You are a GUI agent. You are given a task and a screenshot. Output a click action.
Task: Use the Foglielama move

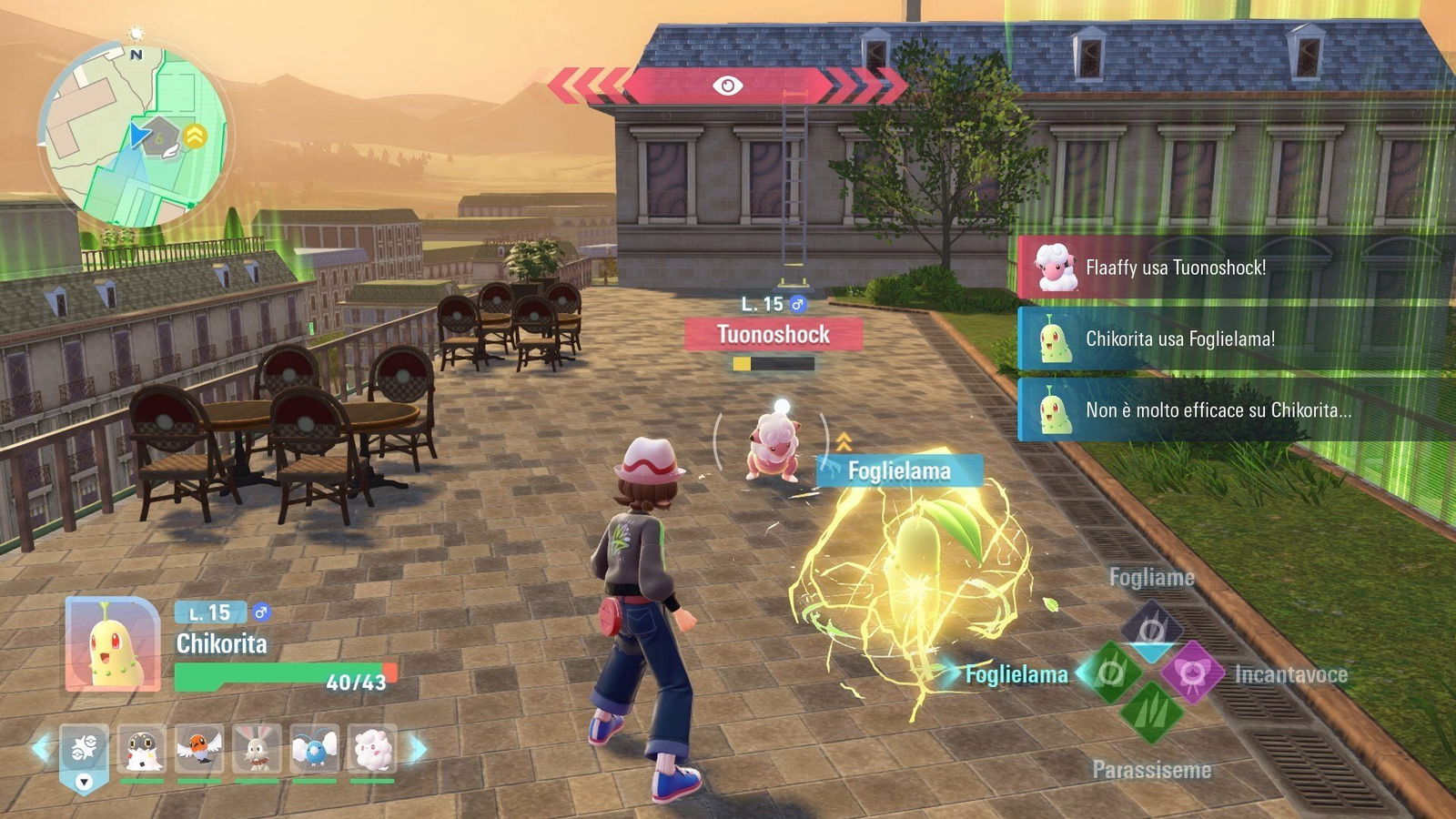(1112, 673)
